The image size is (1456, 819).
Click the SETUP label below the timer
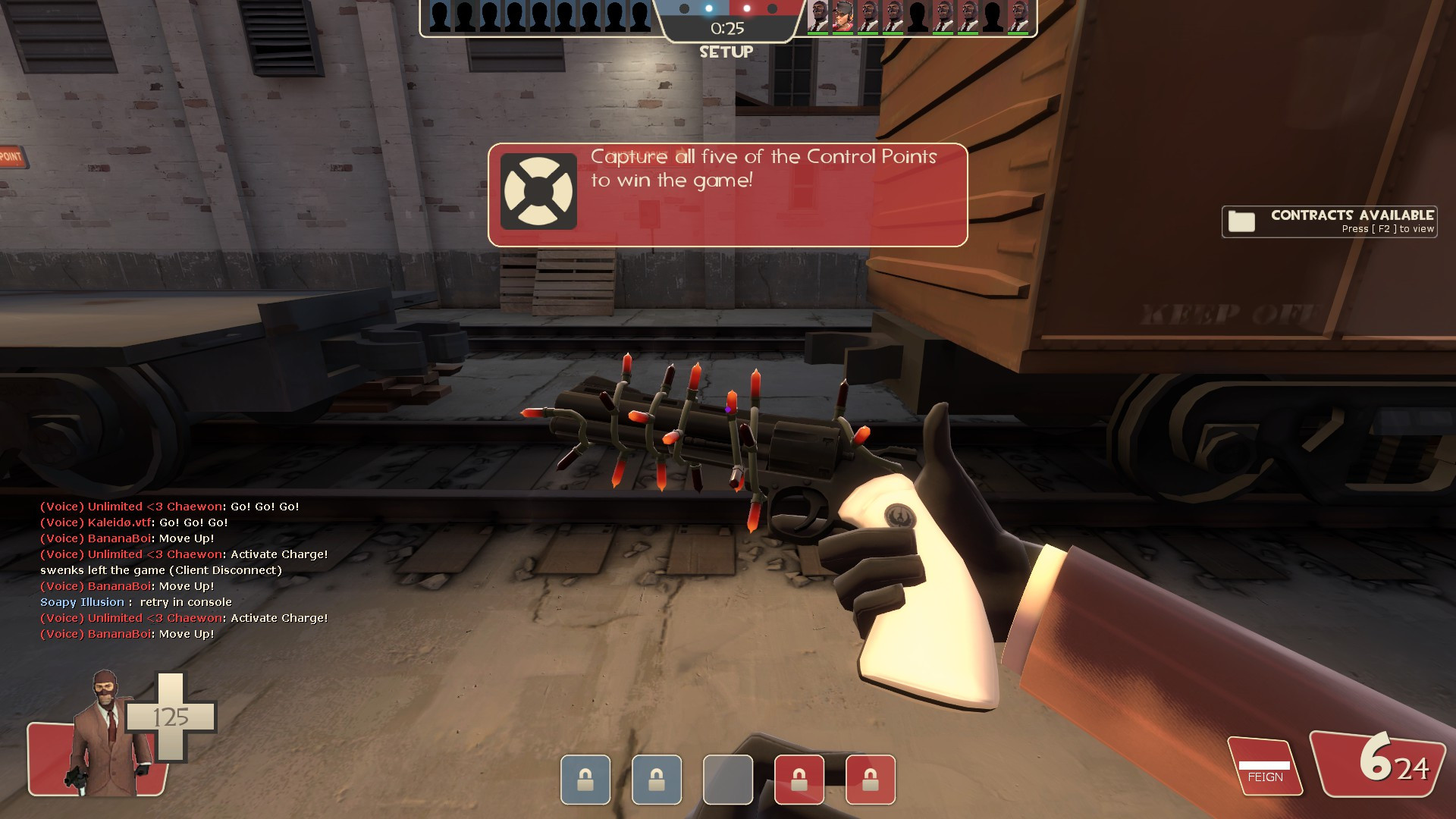click(726, 52)
